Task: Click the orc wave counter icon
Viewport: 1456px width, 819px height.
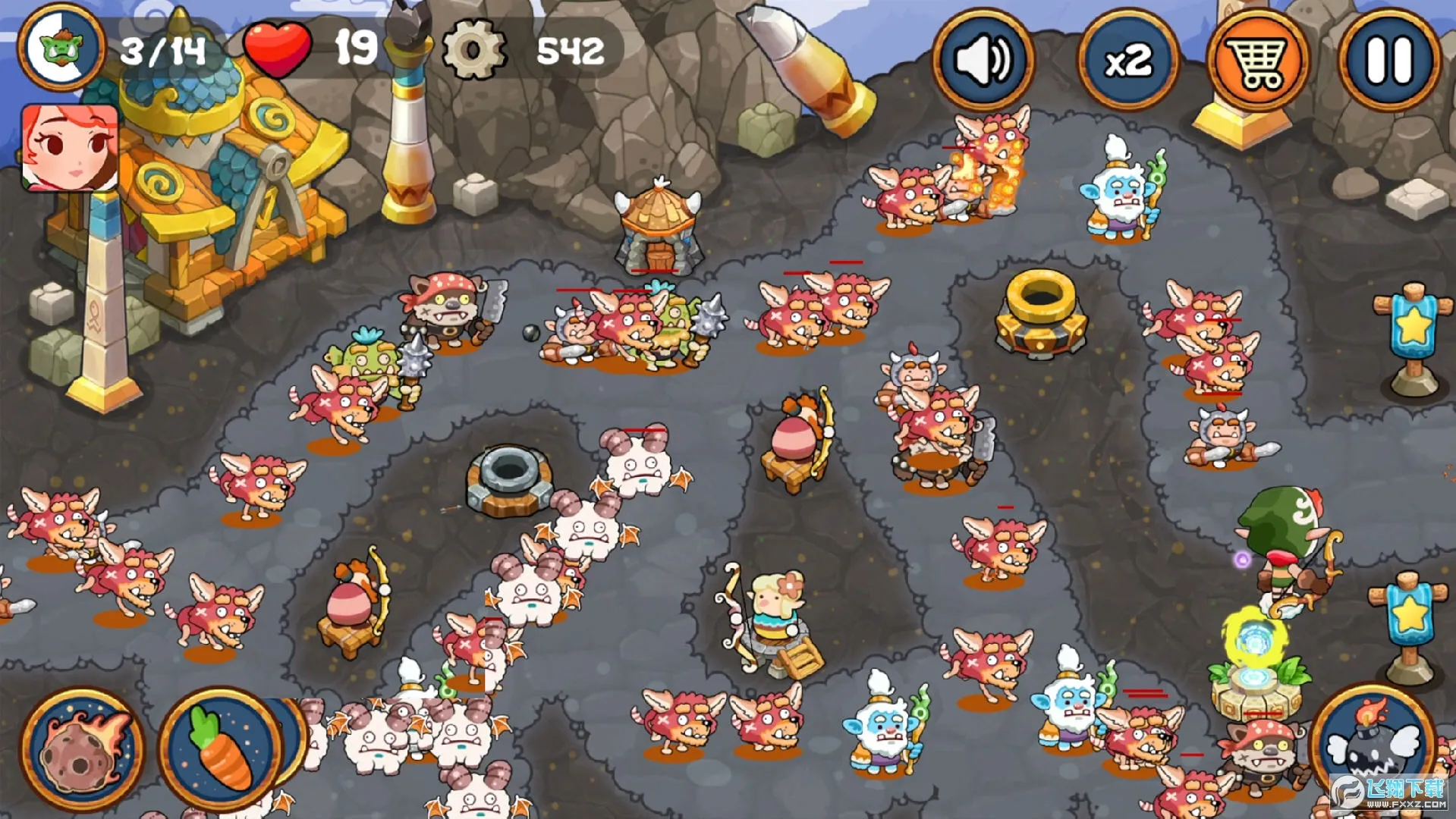Action: click(62, 47)
